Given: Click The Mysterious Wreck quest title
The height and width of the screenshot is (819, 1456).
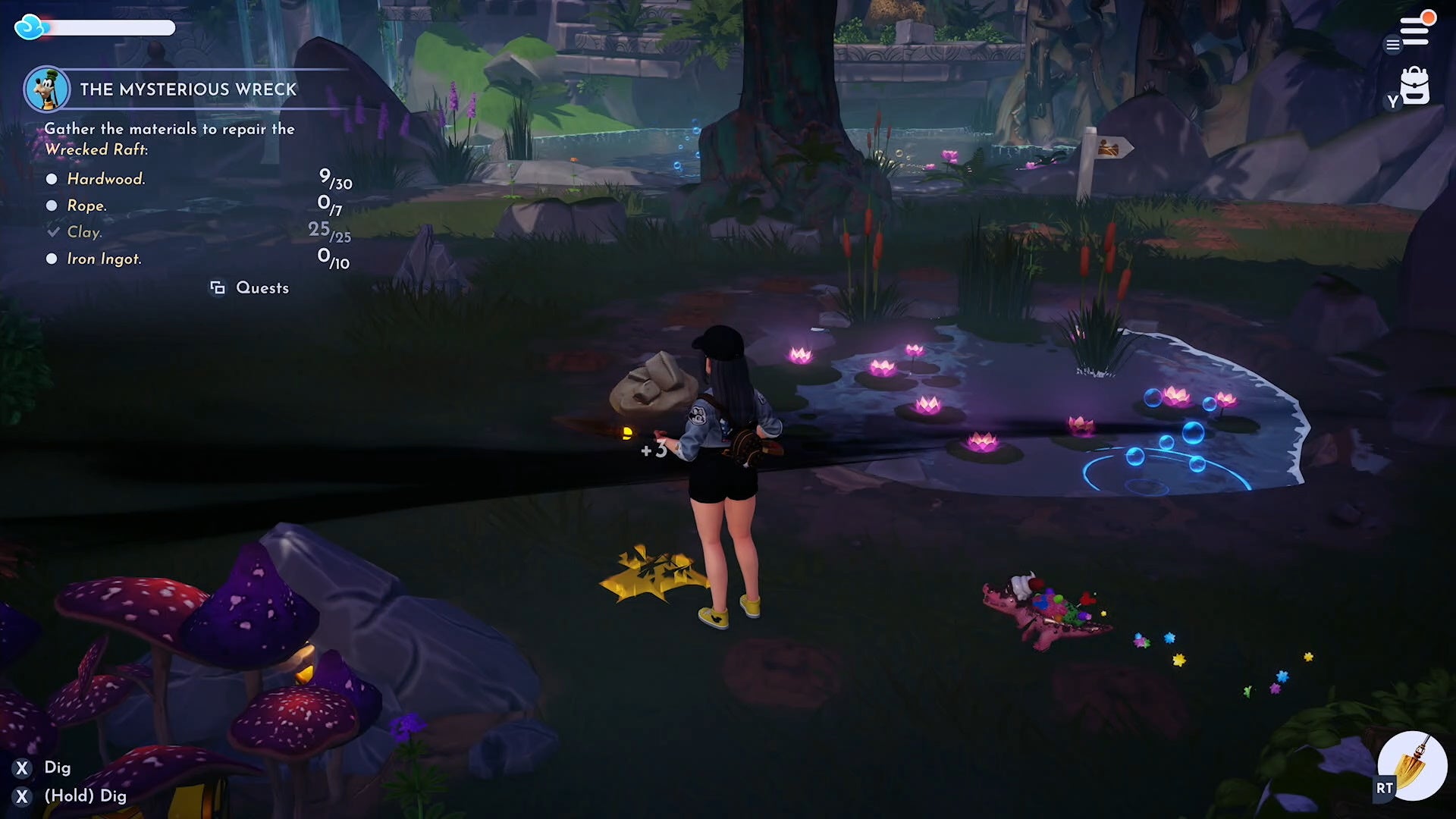Looking at the screenshot, I should 188,89.
